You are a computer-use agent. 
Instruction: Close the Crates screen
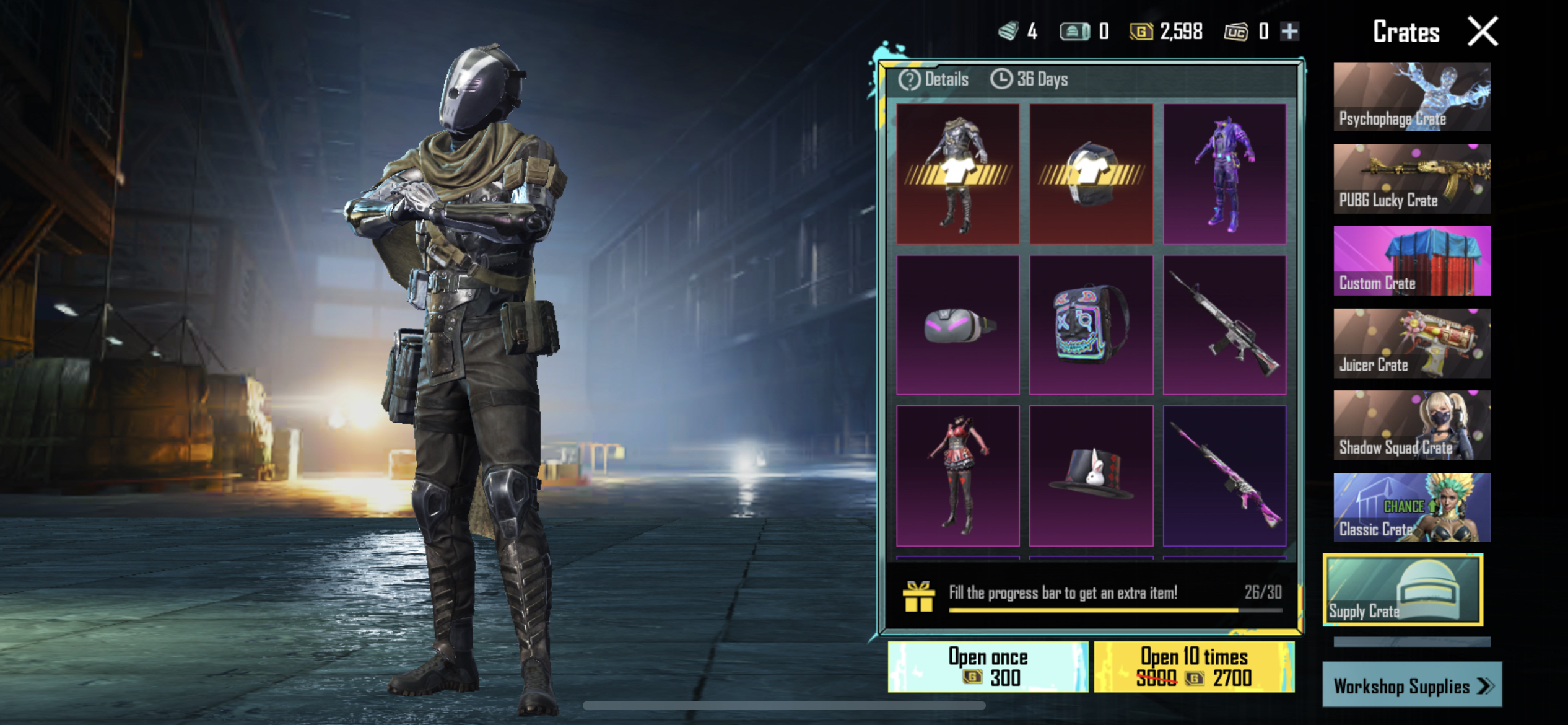1483,32
